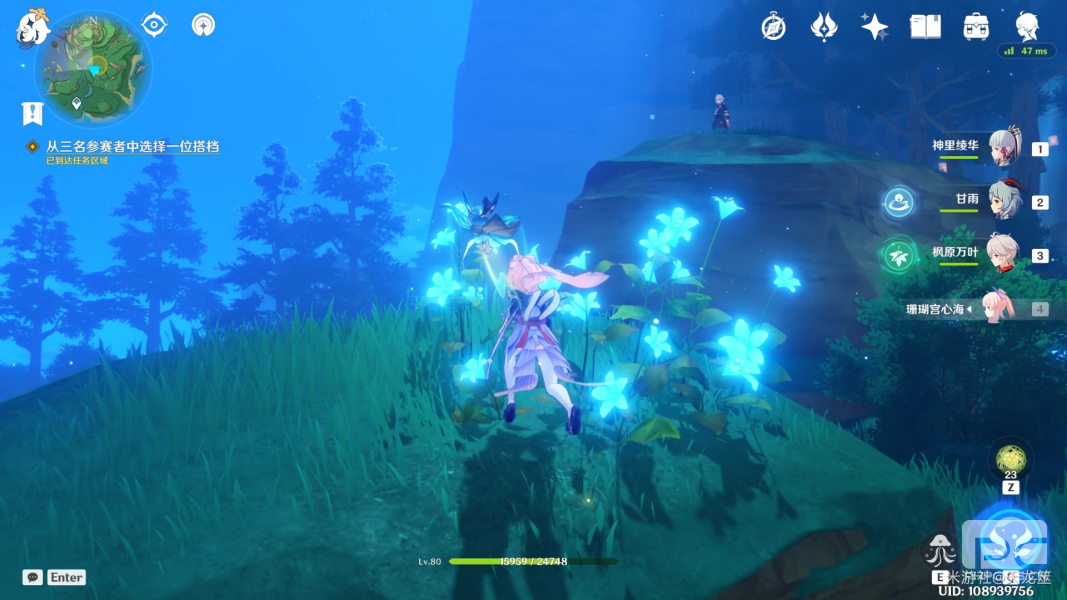Viewport: 1067px width, 600px height.
Task: Open the character profile head icon
Action: click(x=1027, y=27)
